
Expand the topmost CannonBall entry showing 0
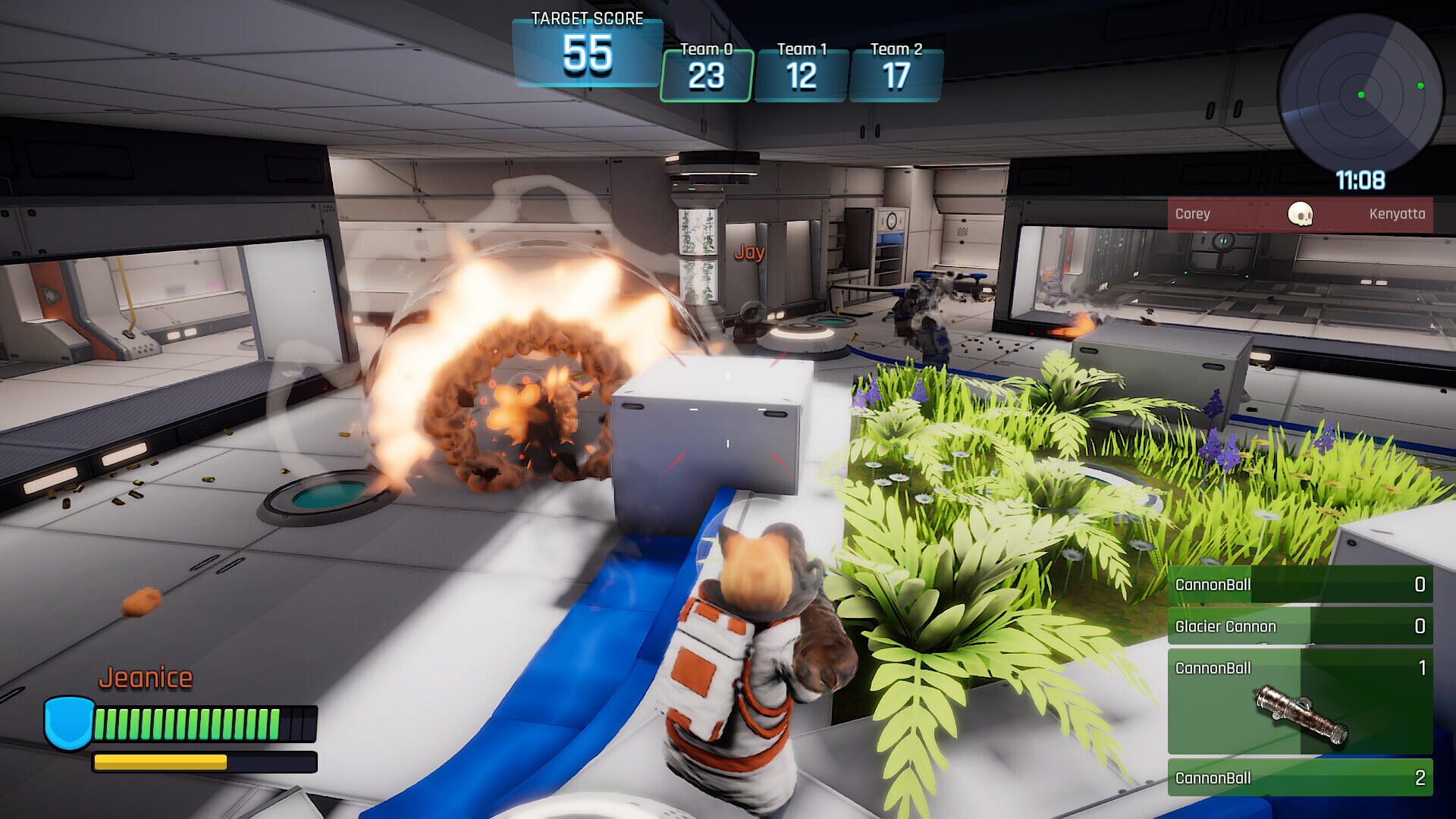click(x=1300, y=585)
